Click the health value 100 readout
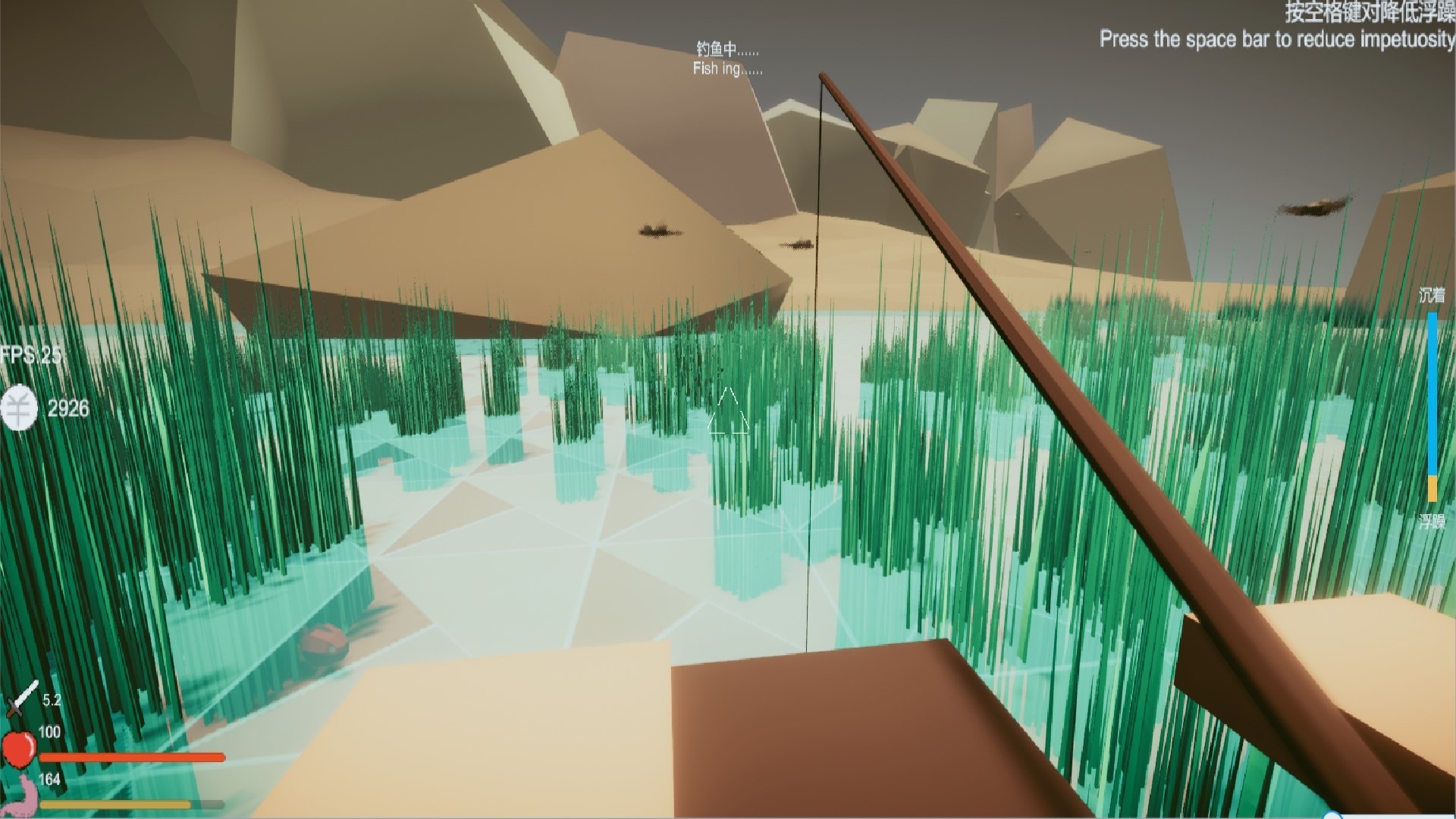 pyautogui.click(x=49, y=733)
